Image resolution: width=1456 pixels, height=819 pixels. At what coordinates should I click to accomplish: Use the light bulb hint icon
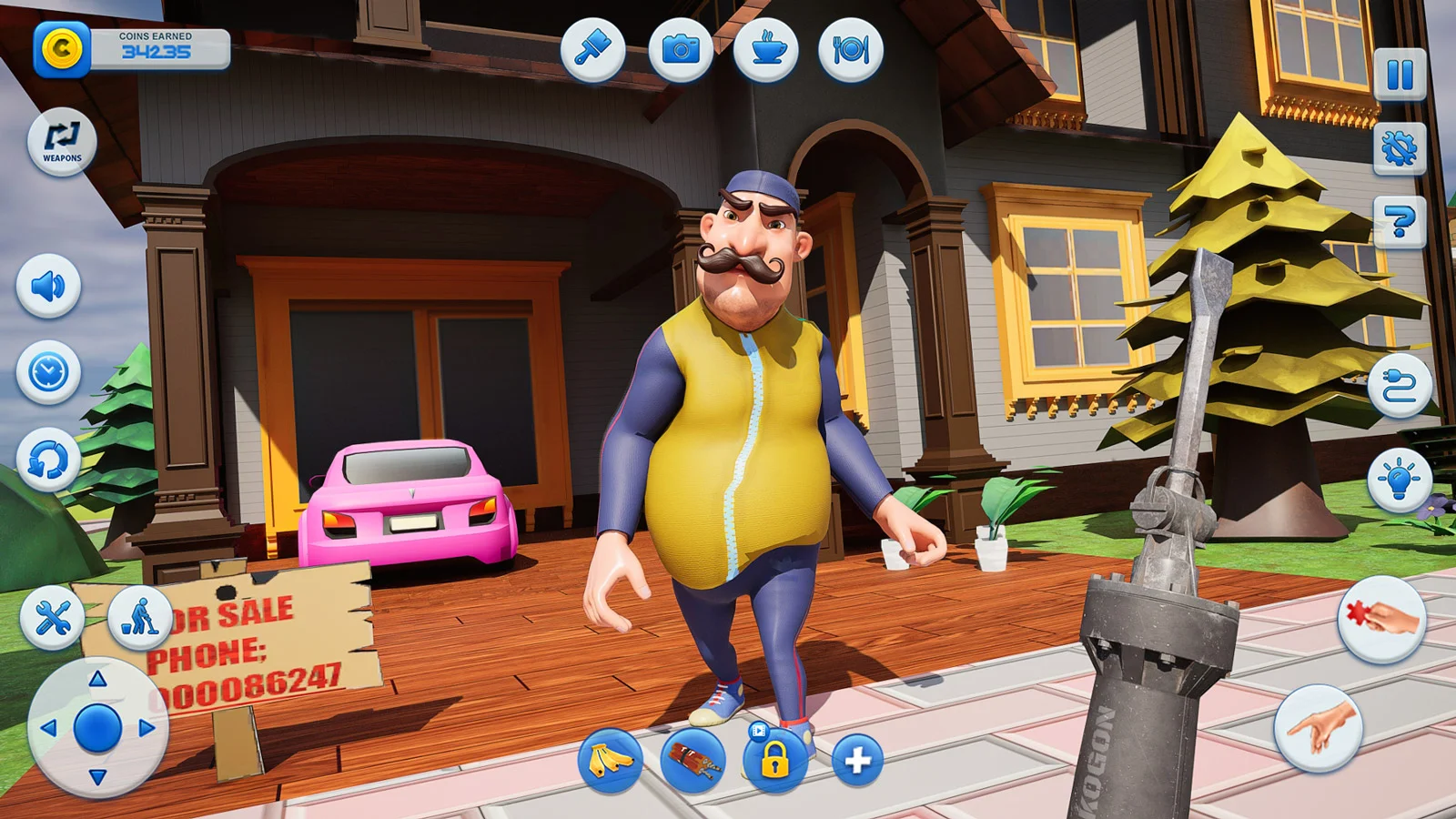(1401, 477)
